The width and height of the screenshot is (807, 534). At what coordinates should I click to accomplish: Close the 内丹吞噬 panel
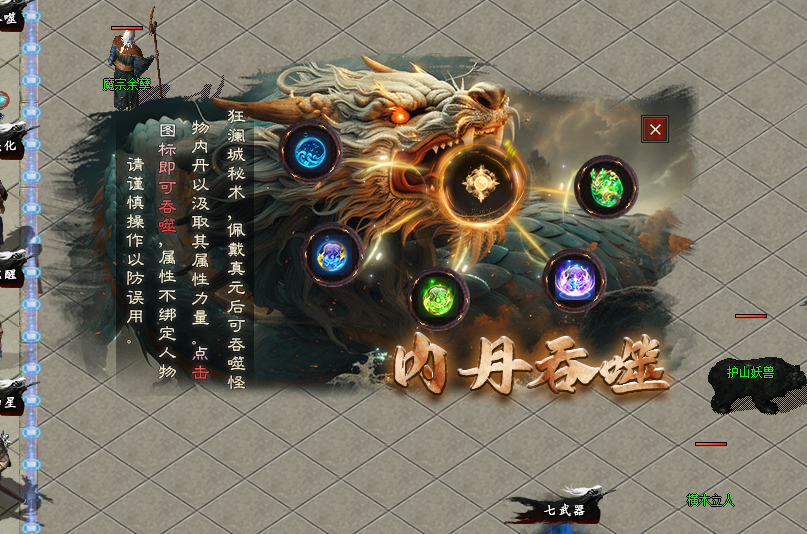tap(655, 129)
